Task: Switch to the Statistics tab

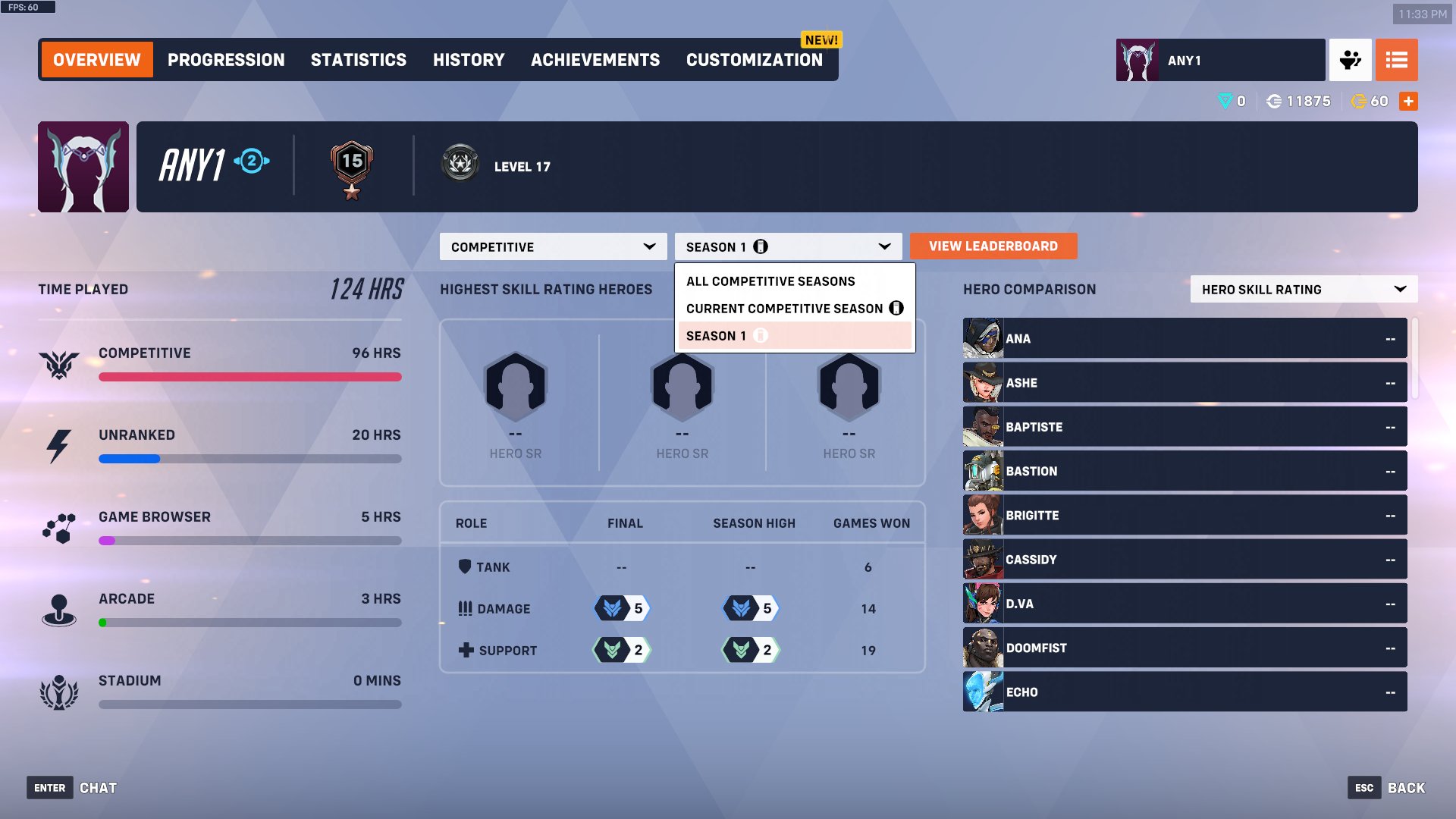Action: (358, 60)
